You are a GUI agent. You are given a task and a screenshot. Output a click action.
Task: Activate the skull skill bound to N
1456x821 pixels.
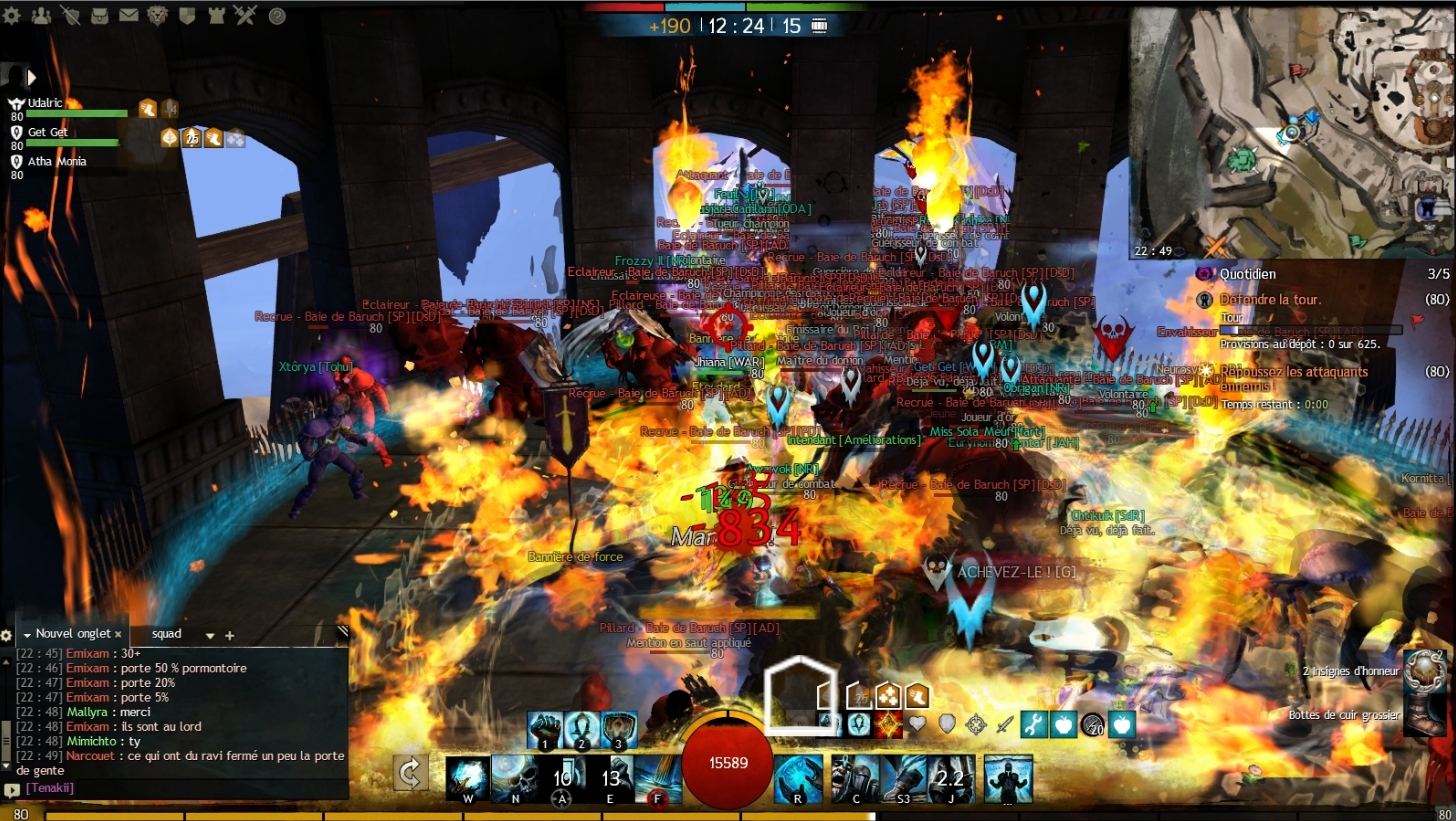(518, 779)
